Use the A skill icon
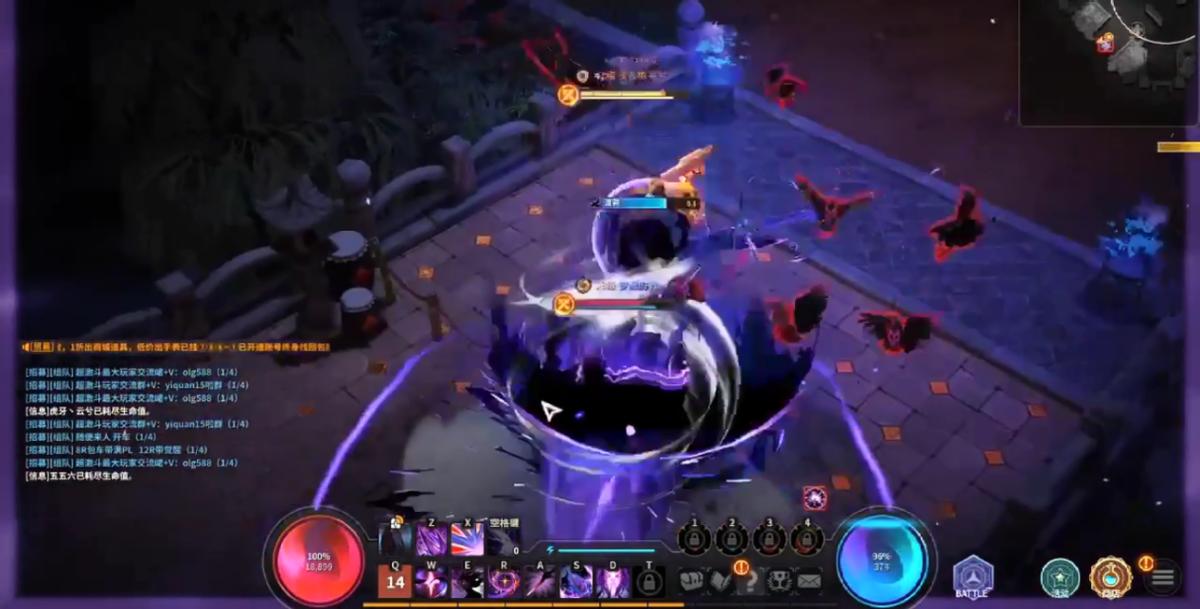The image size is (1200, 609). tap(540, 582)
